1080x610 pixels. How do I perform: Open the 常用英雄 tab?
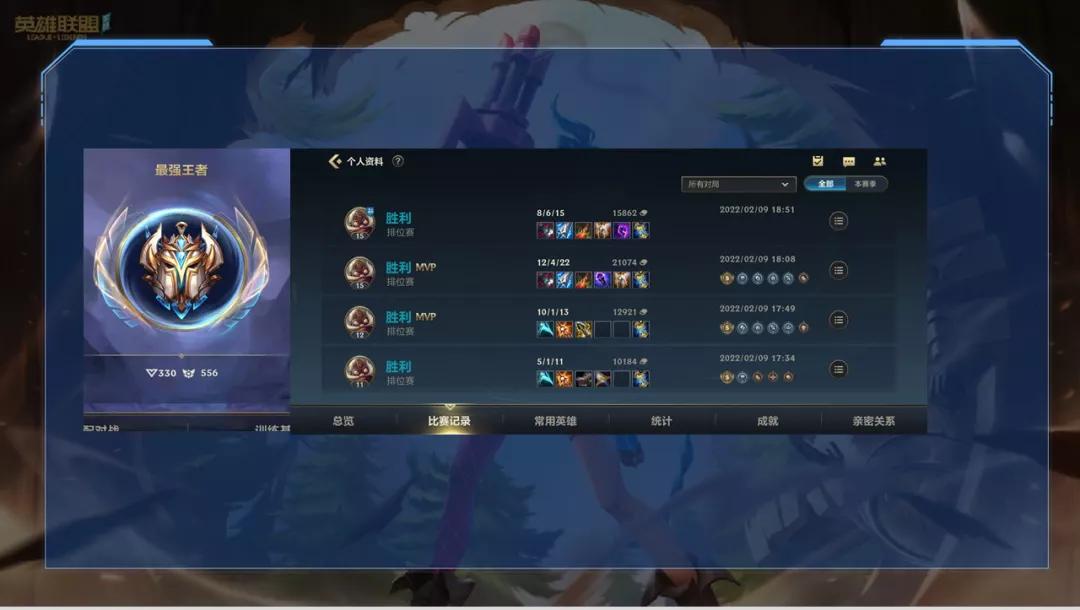[x=555, y=421]
